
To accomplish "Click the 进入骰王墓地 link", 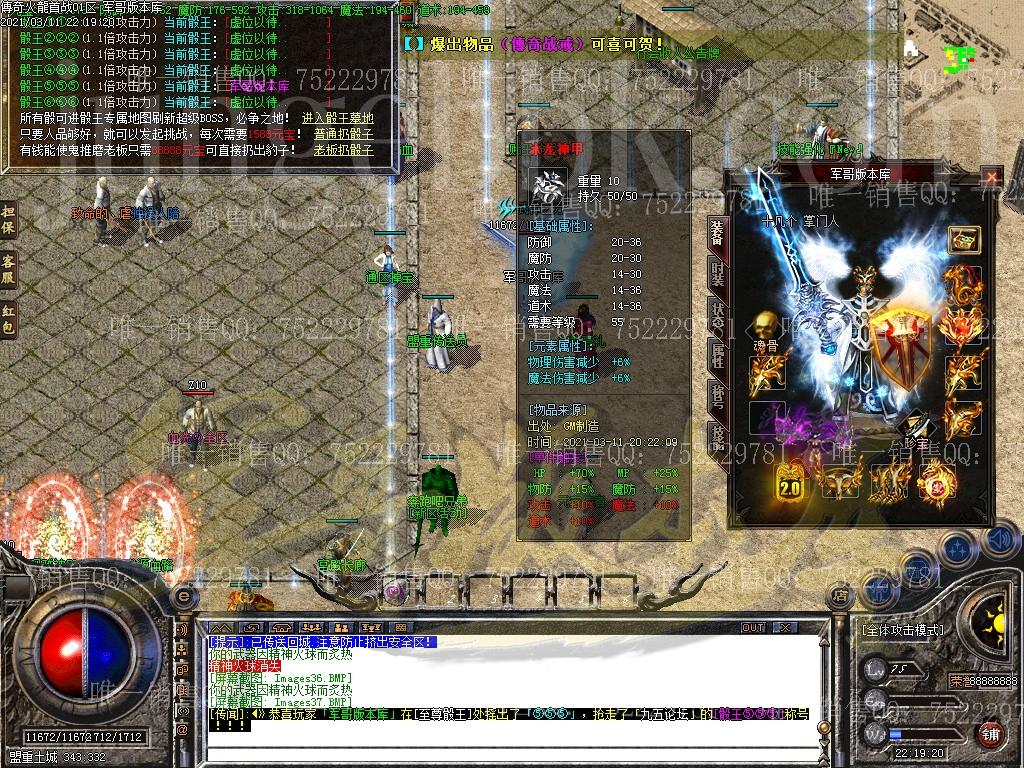I will click(x=337, y=118).
